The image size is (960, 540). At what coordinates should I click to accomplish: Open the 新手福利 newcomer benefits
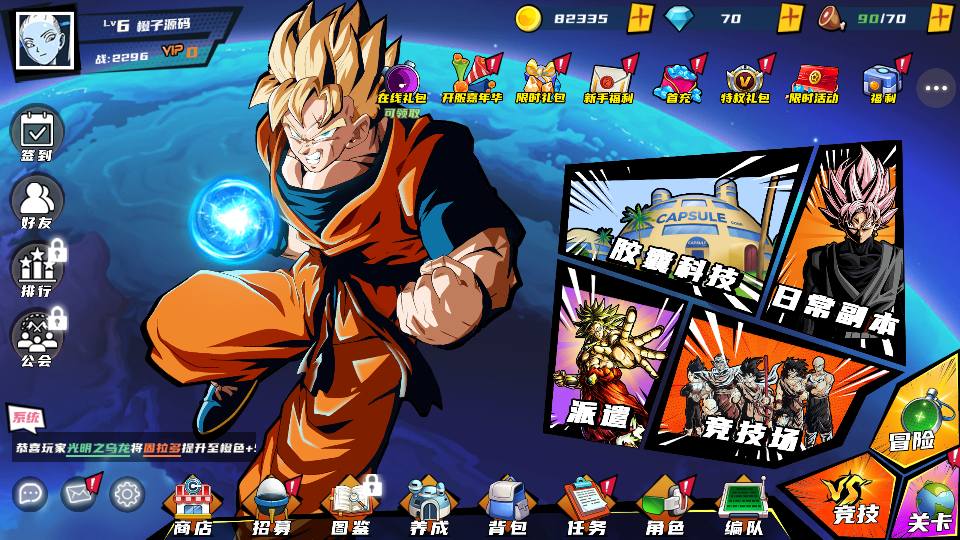tap(609, 82)
